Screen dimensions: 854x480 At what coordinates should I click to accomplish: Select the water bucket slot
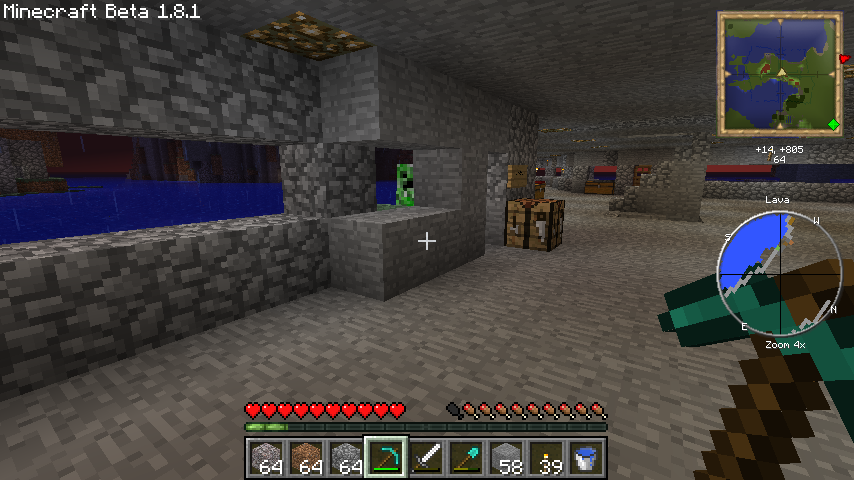click(x=586, y=459)
